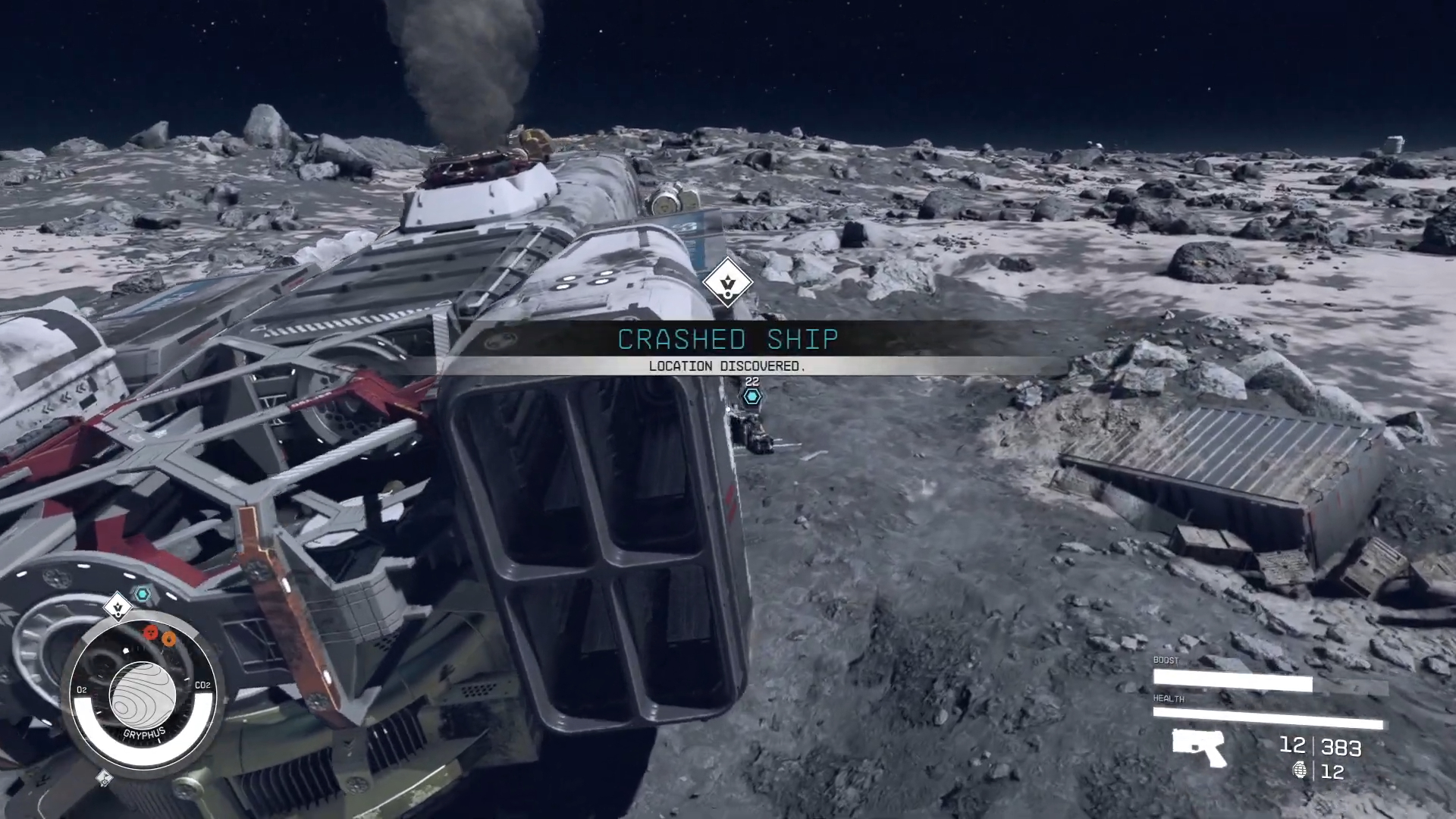Expand the LOCATION DISCOVERED subtitle text
Image resolution: width=1456 pixels, height=819 pixels.
[x=728, y=366]
